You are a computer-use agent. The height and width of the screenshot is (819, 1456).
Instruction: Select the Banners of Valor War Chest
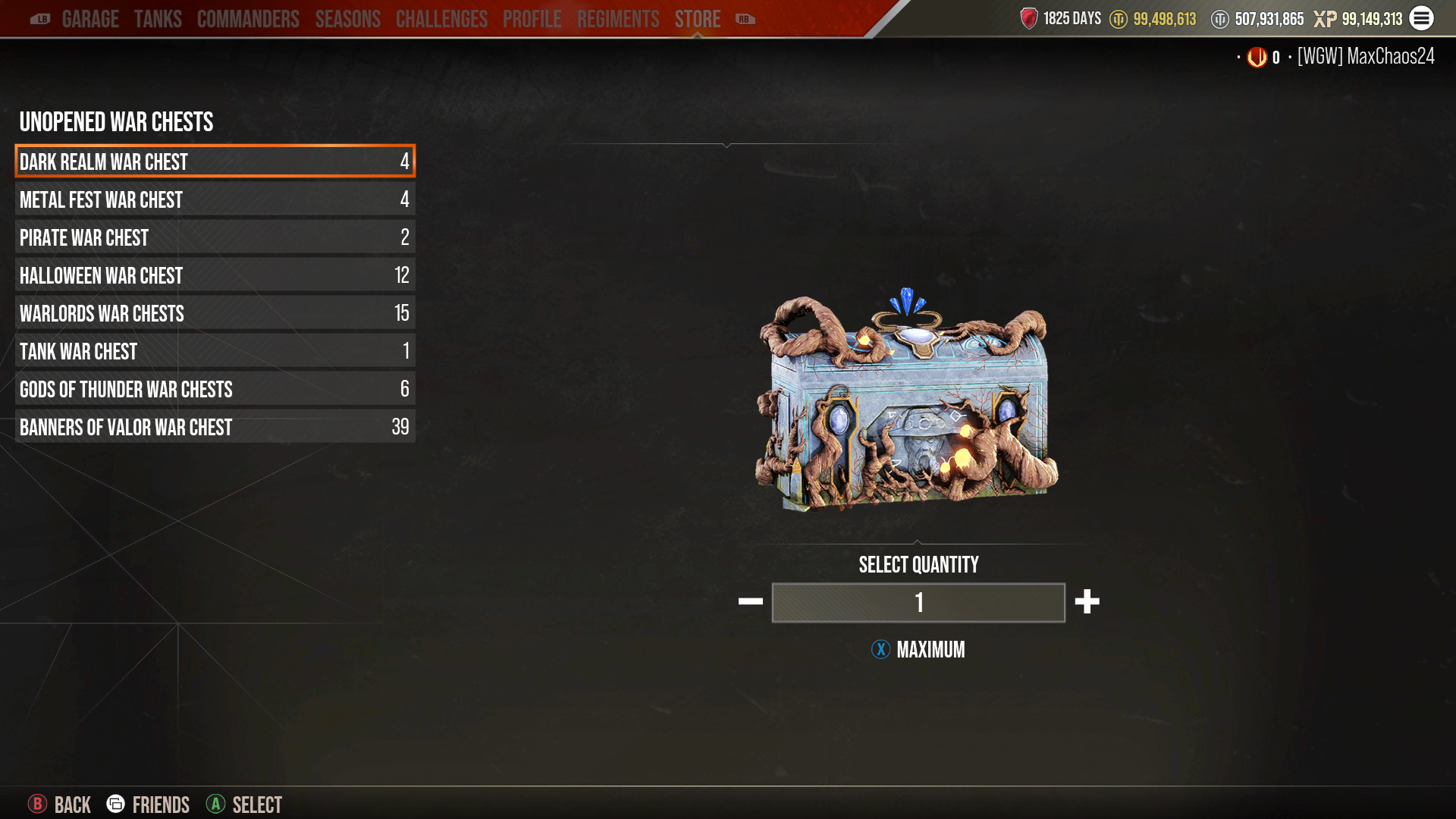[215, 427]
